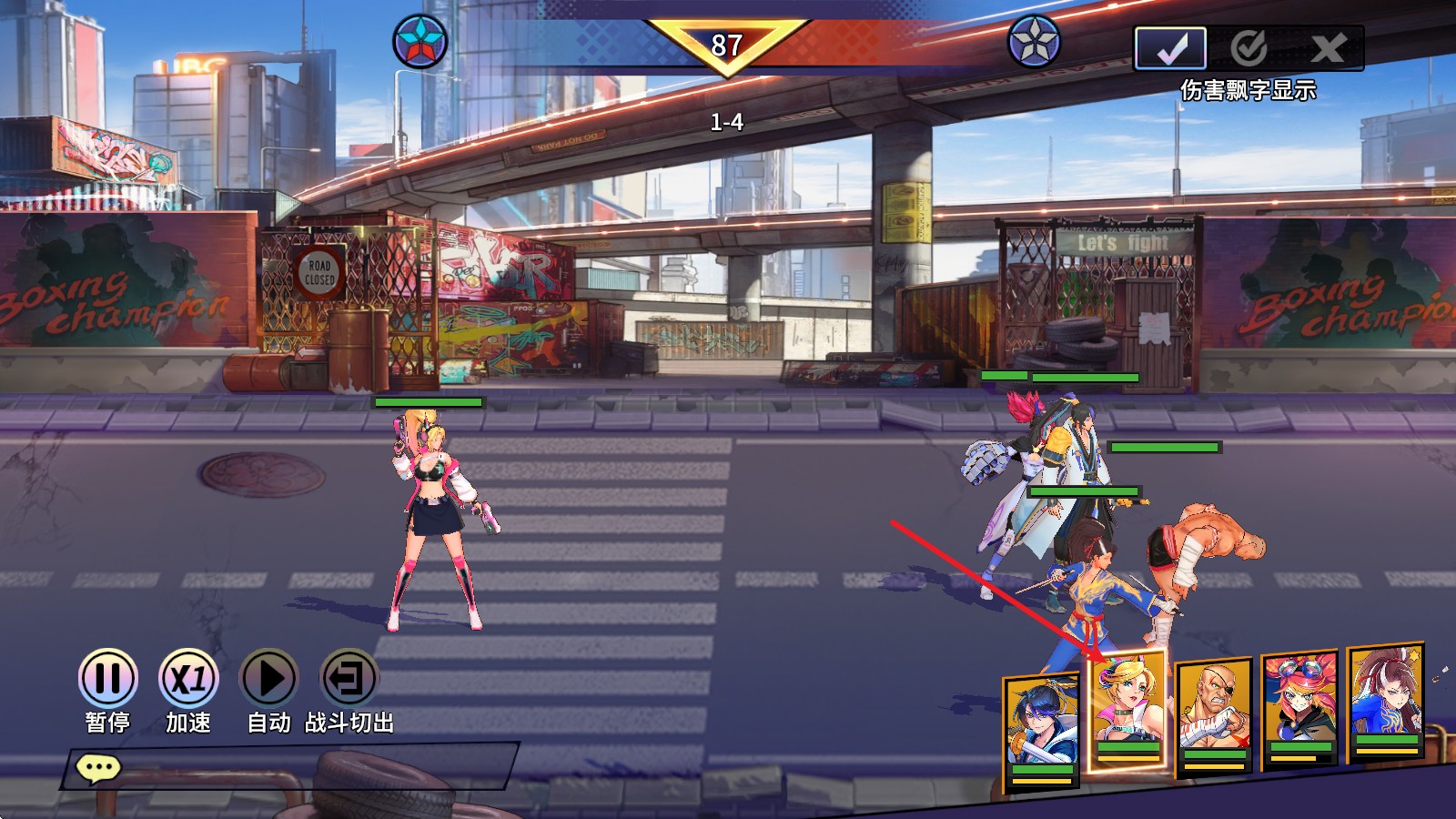Open the chat speech bubble
The width and height of the screenshot is (1456, 819).
coord(98,769)
